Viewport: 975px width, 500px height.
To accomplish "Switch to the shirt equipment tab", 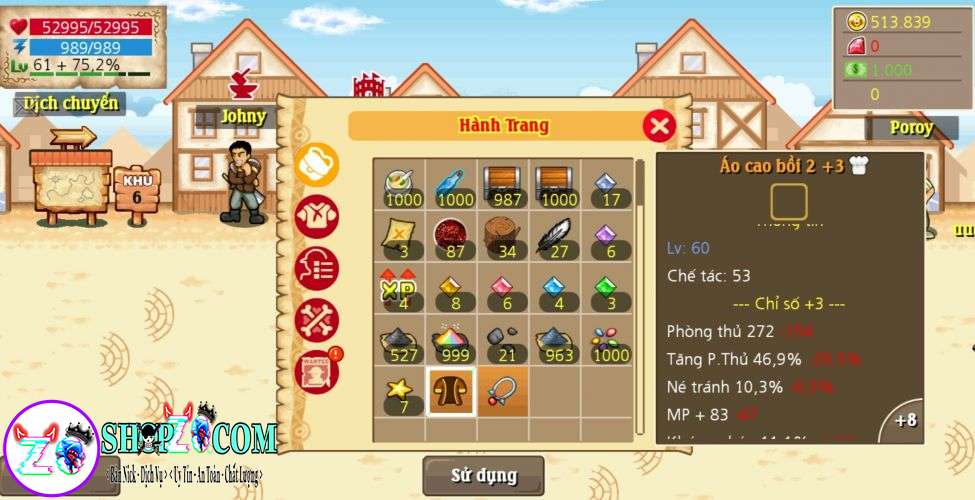I will 317,216.
